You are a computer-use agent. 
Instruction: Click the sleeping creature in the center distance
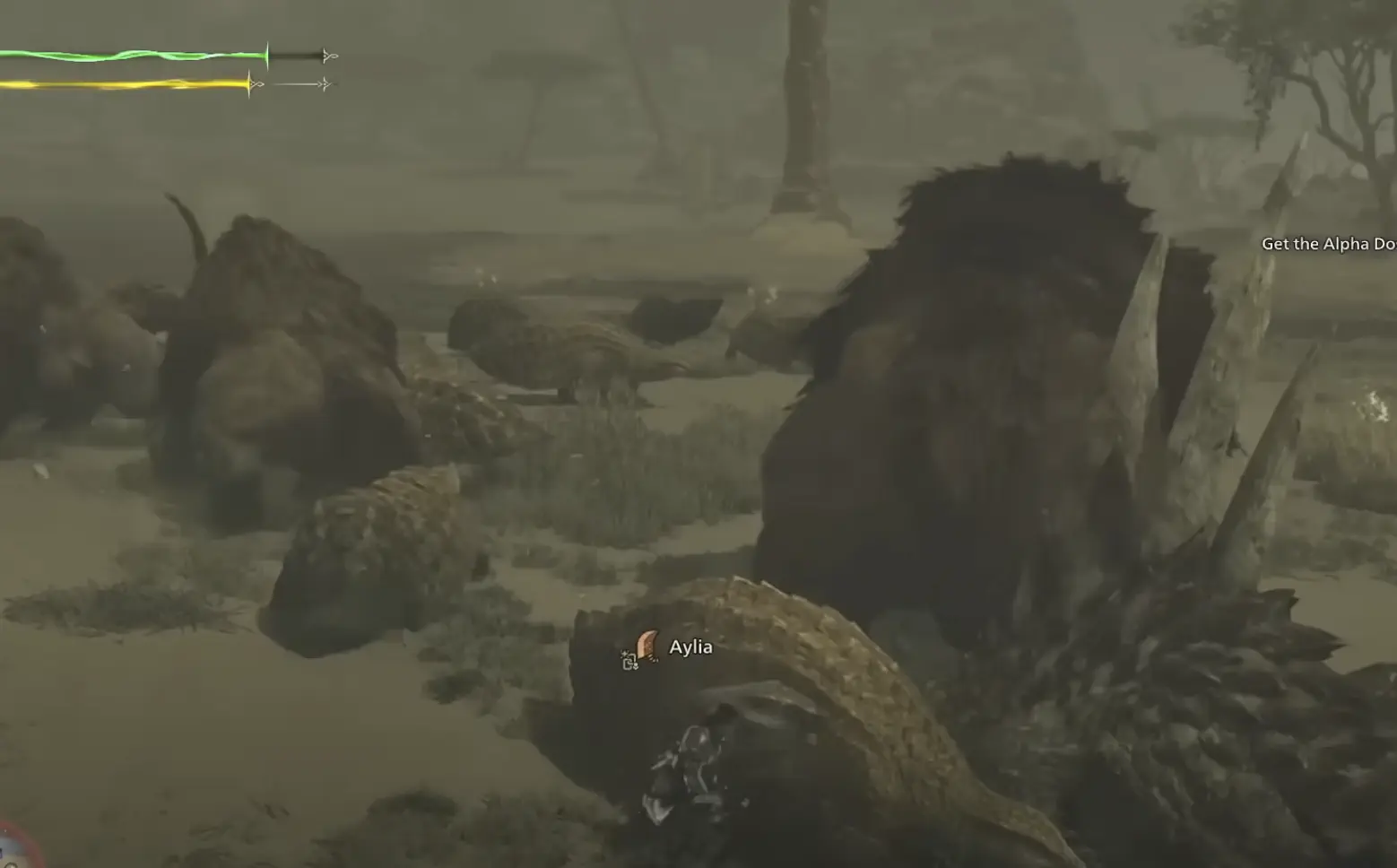point(574,350)
